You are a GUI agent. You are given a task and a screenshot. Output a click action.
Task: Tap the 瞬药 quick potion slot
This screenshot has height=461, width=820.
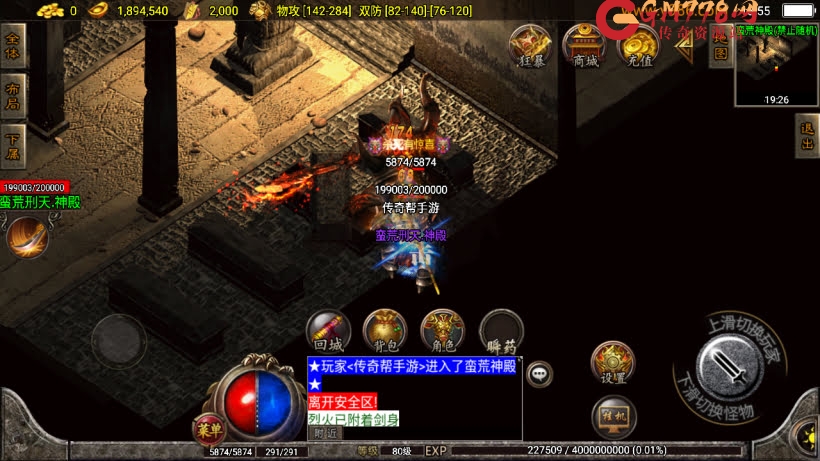[x=501, y=329]
